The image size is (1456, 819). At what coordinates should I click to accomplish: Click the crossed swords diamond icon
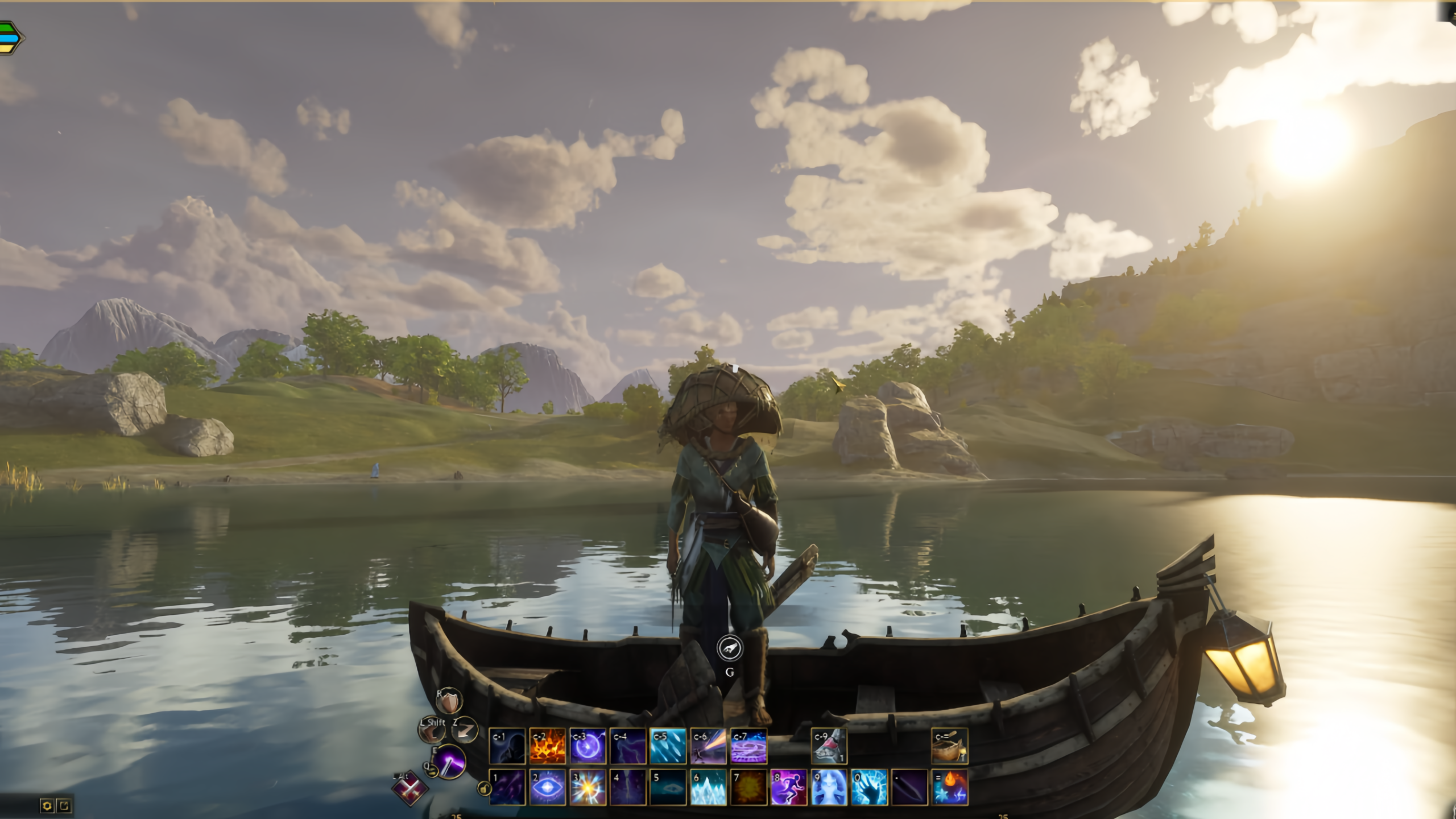pos(409,789)
